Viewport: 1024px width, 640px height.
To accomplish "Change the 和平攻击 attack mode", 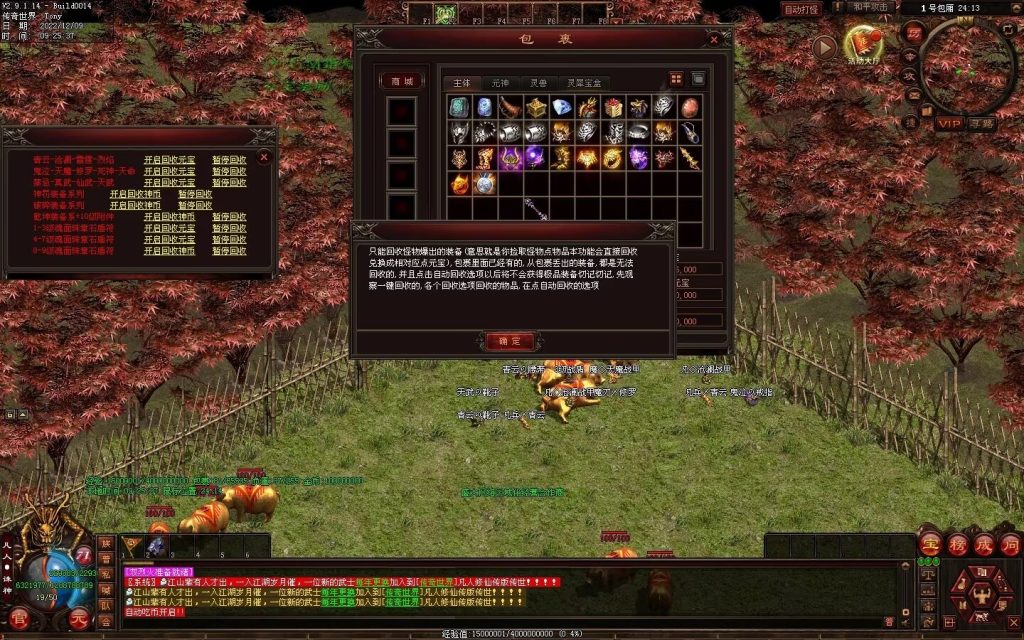I will coord(871,7).
